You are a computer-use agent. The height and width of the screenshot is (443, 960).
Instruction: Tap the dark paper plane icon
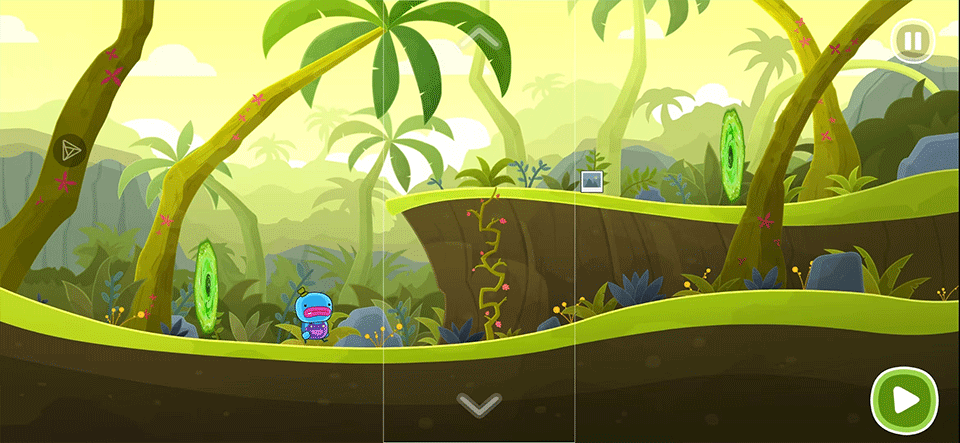(71, 151)
